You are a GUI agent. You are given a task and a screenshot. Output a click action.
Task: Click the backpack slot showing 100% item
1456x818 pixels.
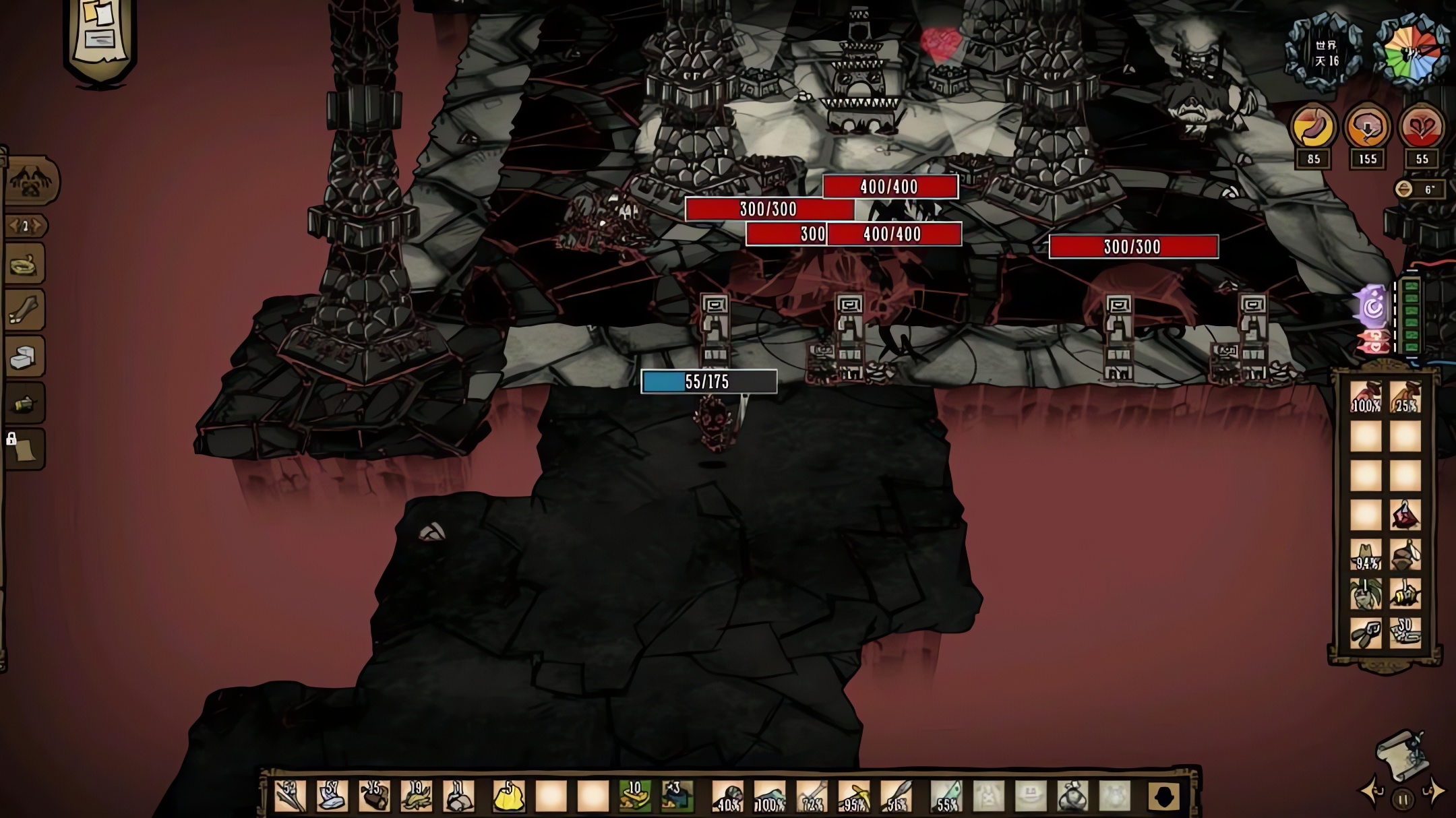click(x=1366, y=397)
